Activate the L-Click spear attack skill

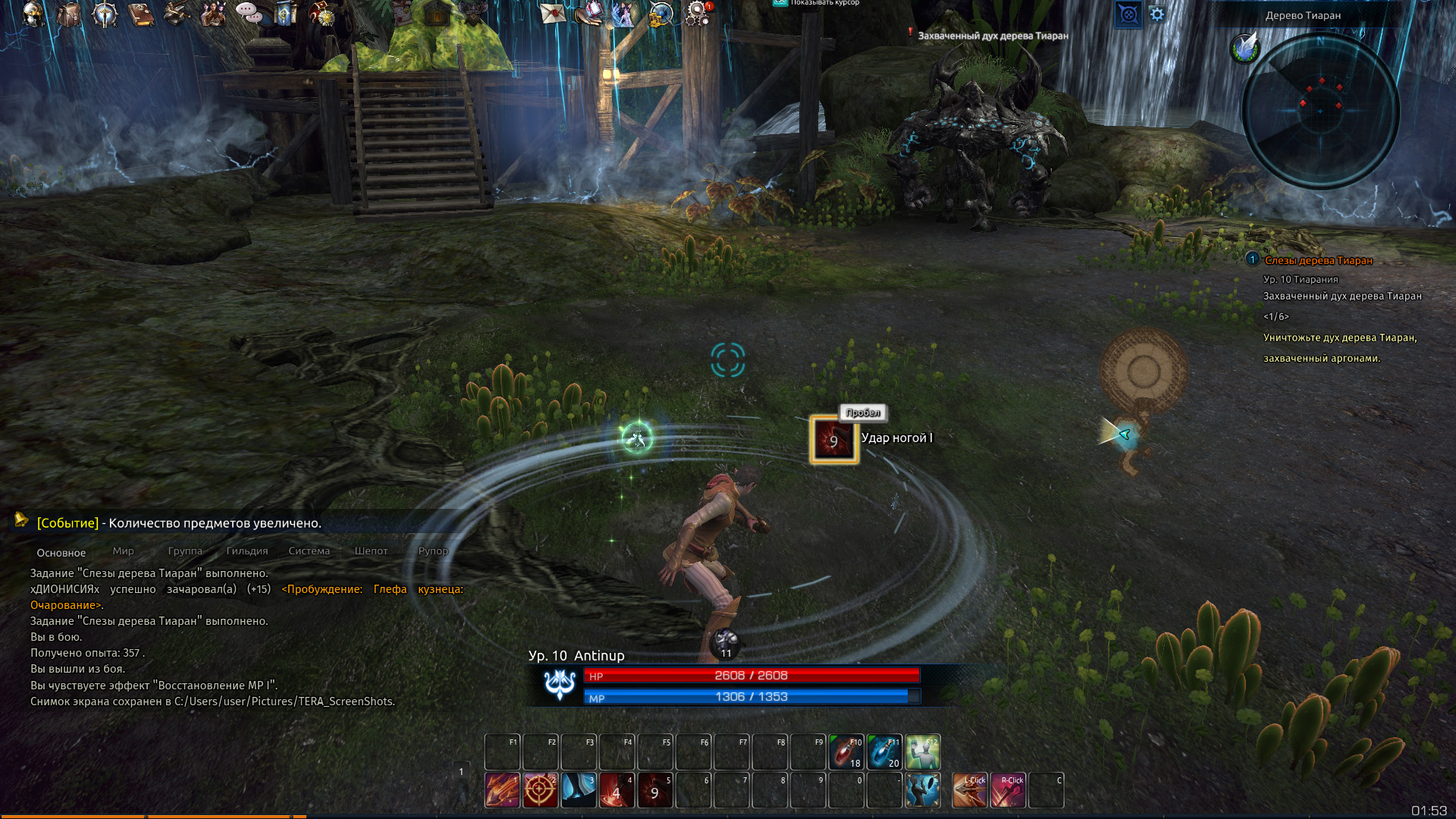pyautogui.click(x=970, y=790)
